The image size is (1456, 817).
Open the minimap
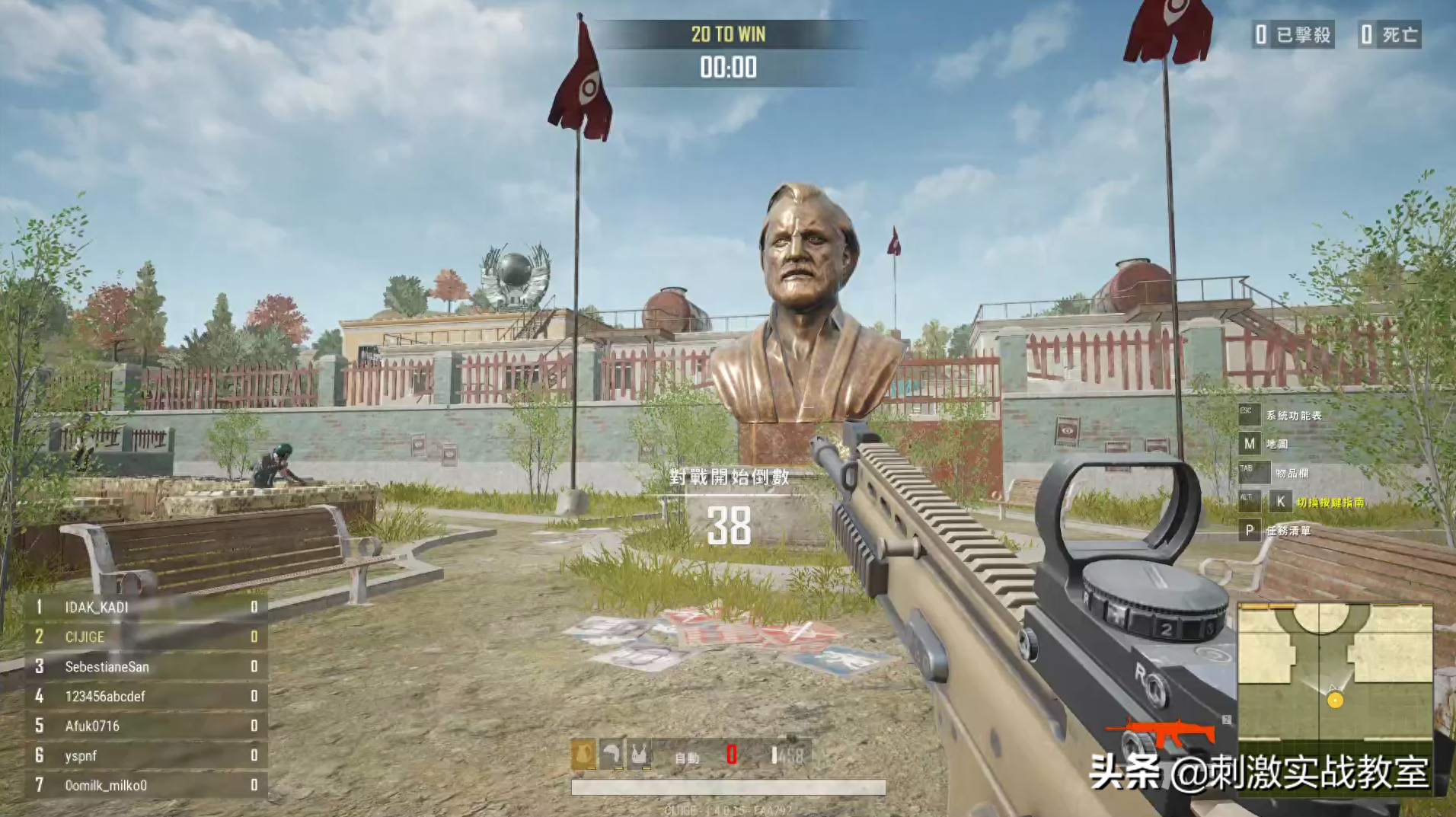tap(1335, 672)
